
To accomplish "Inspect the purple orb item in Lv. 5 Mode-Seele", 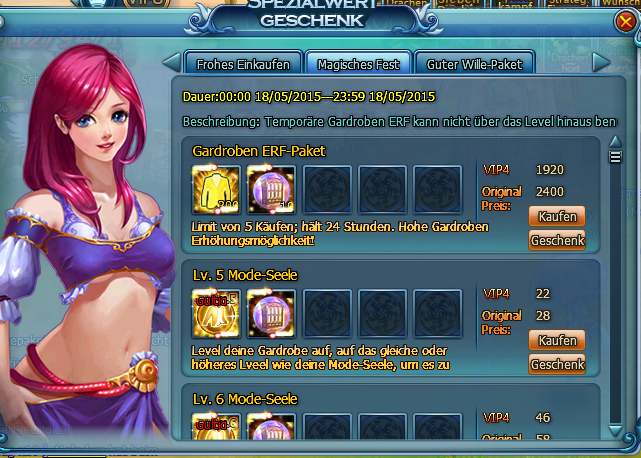I will coord(270,314).
